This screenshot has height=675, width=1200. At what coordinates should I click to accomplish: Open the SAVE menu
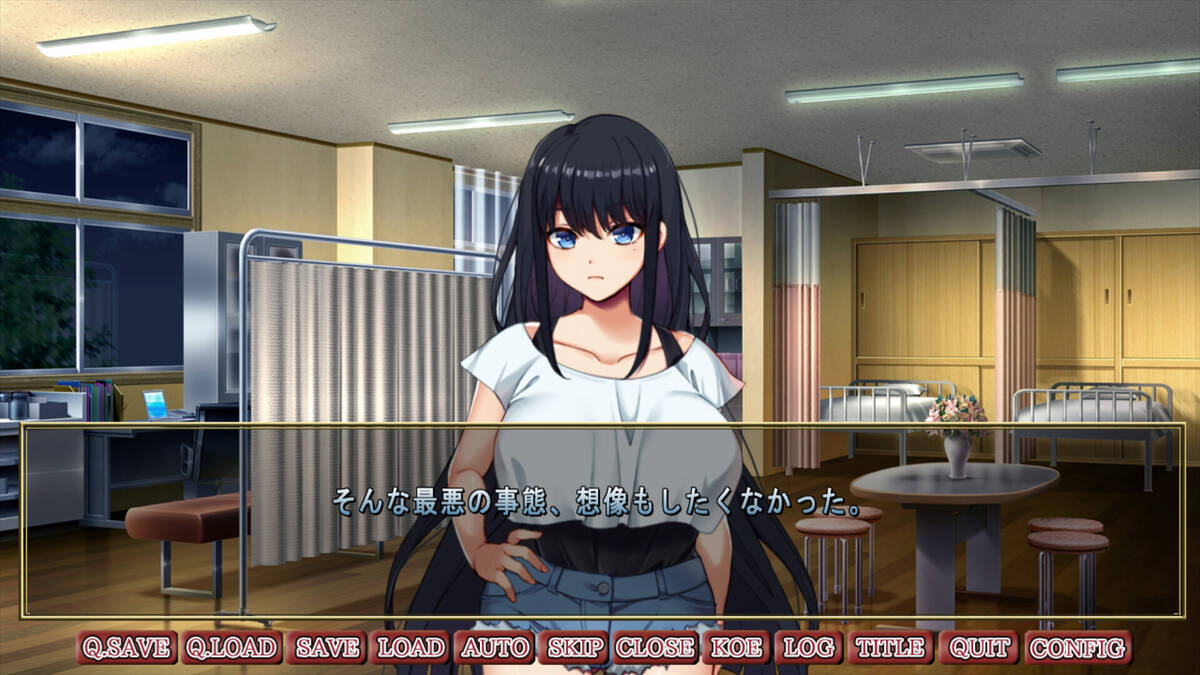click(326, 647)
